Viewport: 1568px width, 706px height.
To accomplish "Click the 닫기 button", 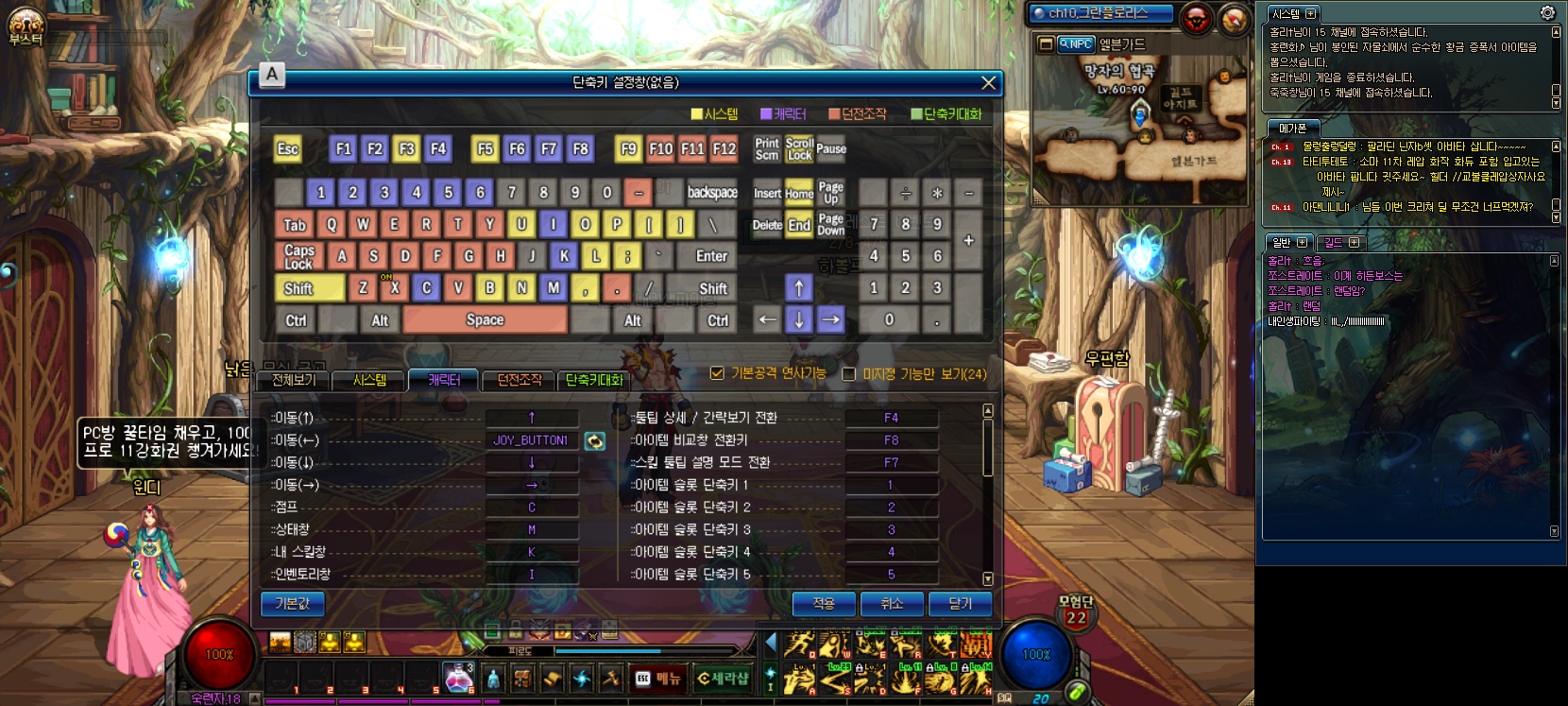I will tap(960, 604).
